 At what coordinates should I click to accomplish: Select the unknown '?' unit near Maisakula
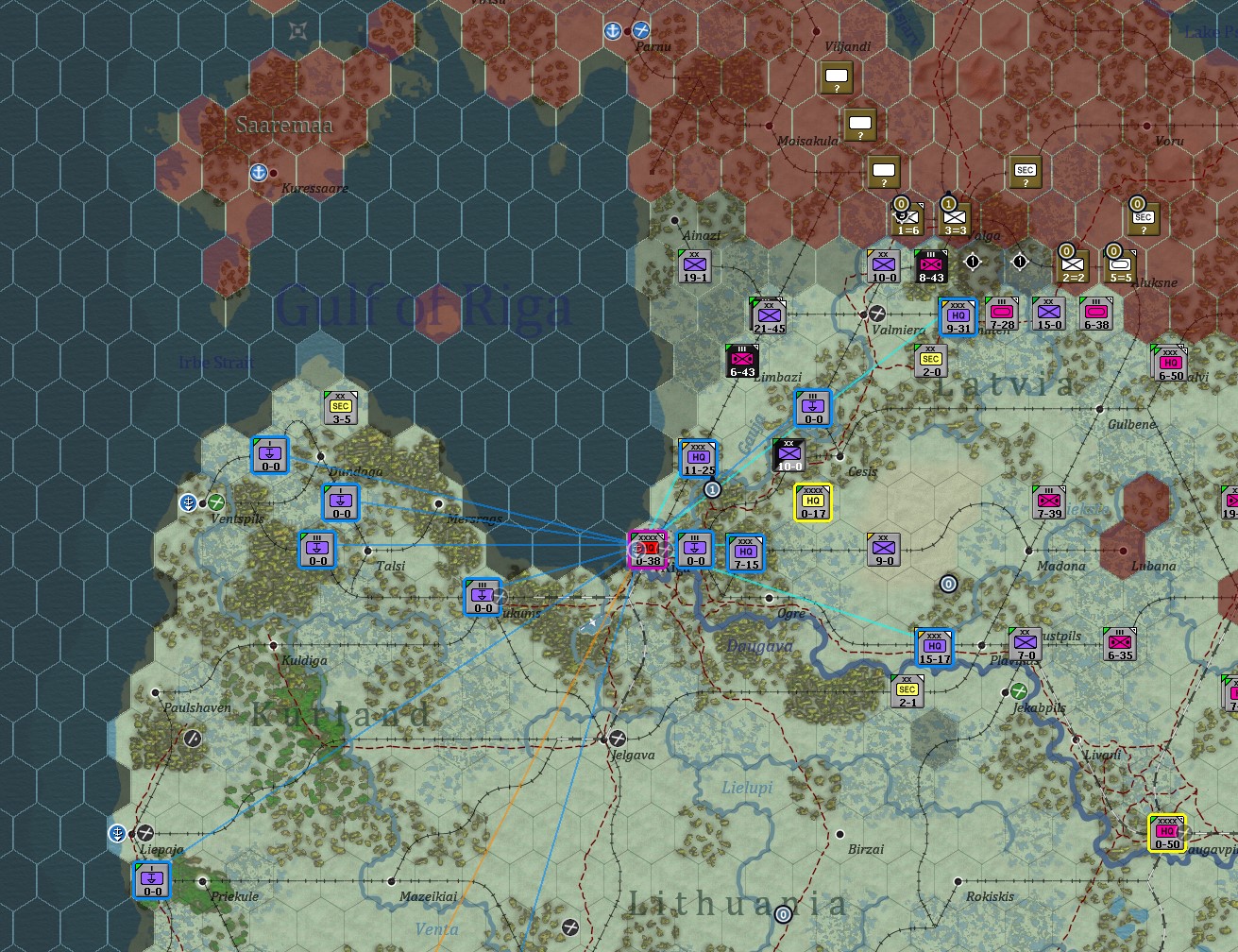click(860, 124)
